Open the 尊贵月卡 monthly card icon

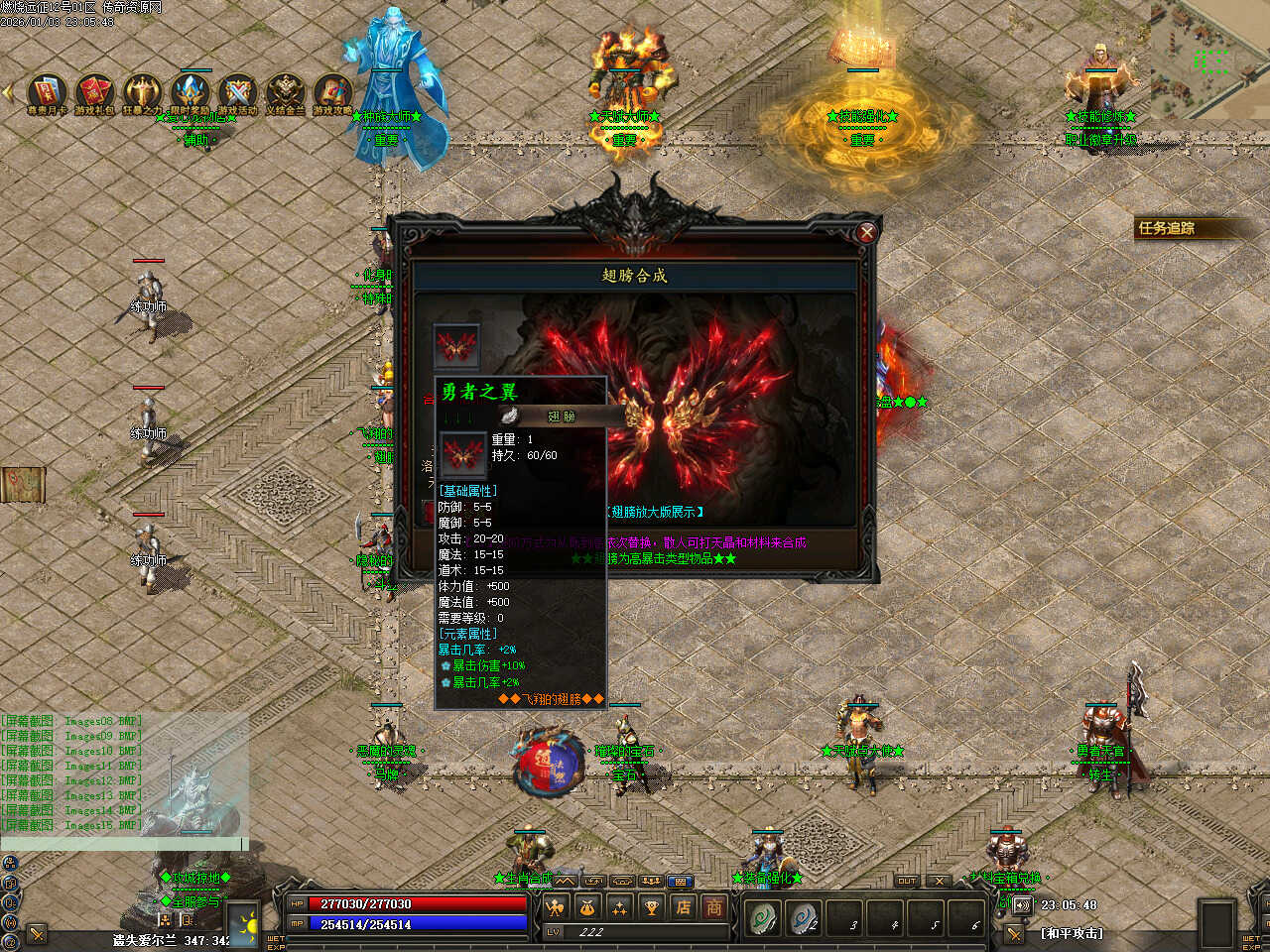point(47,90)
